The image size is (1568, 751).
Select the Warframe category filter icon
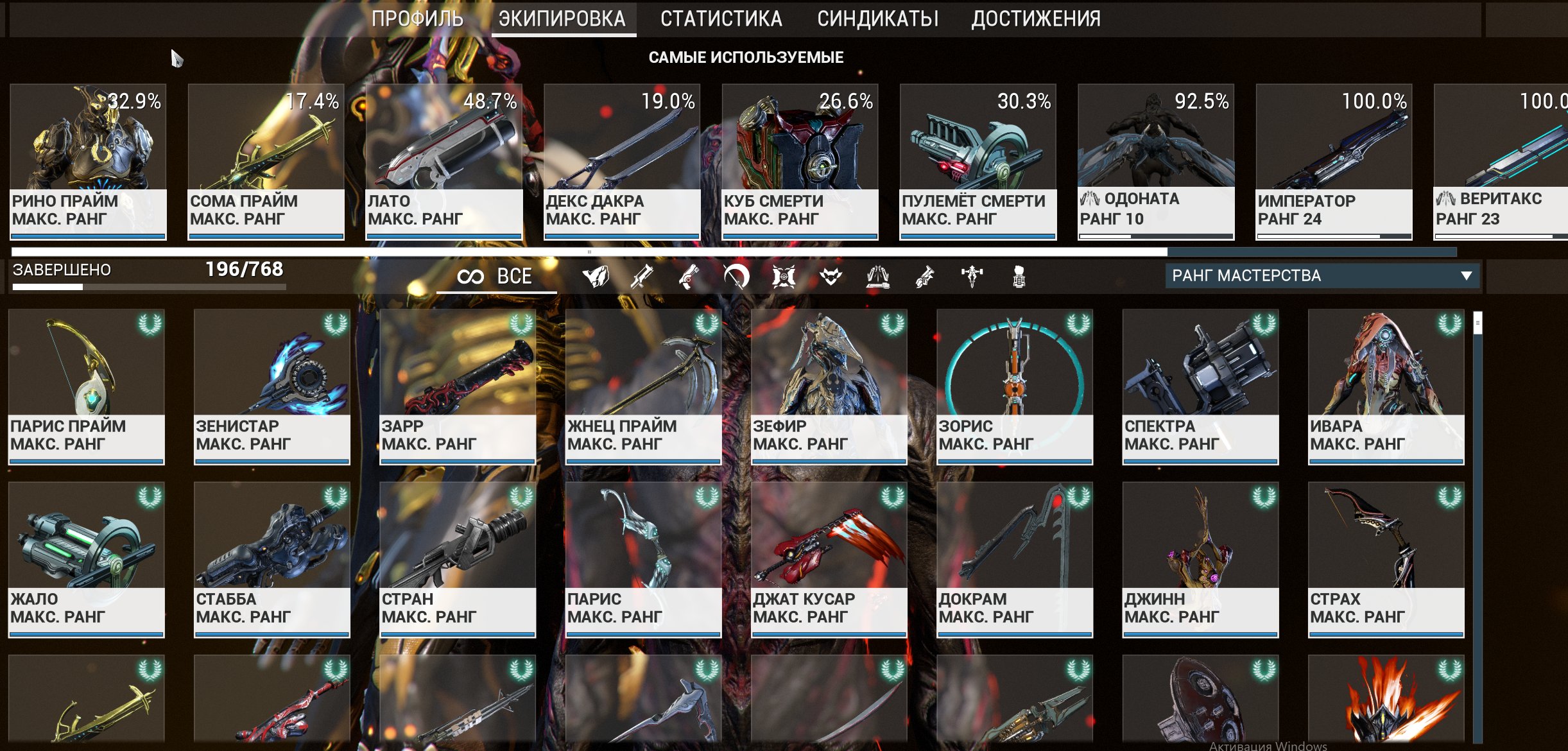click(595, 277)
